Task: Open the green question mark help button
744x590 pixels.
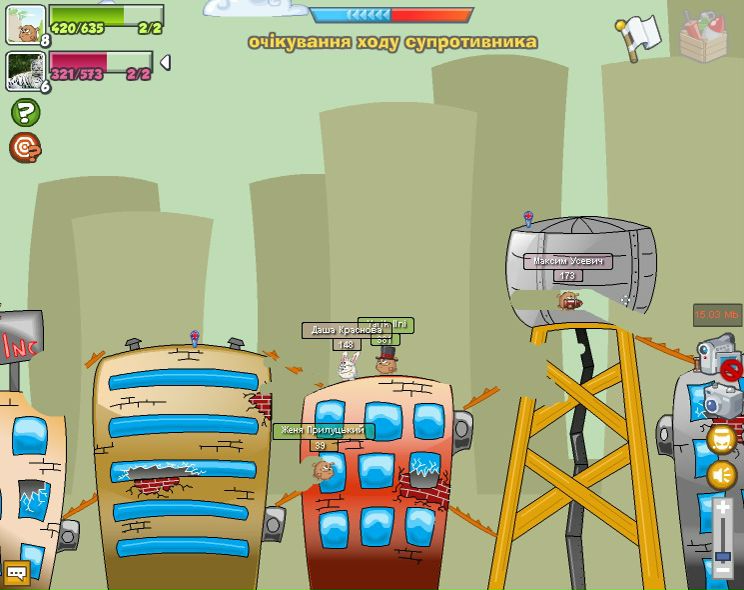Action: pos(25,112)
